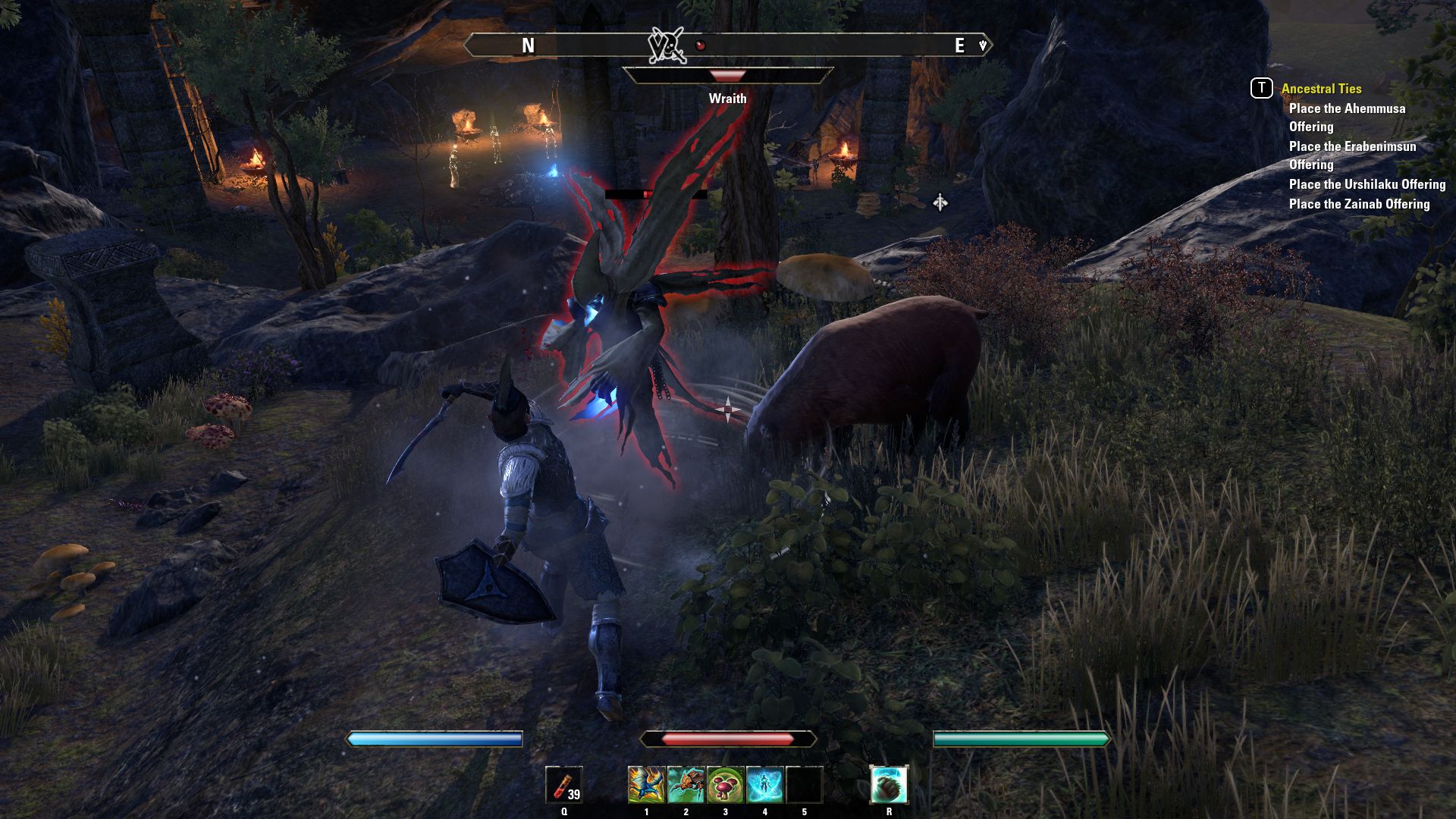Click the Place the Zainab Offering objective
Viewport: 1456px width, 819px height.
coord(1359,204)
